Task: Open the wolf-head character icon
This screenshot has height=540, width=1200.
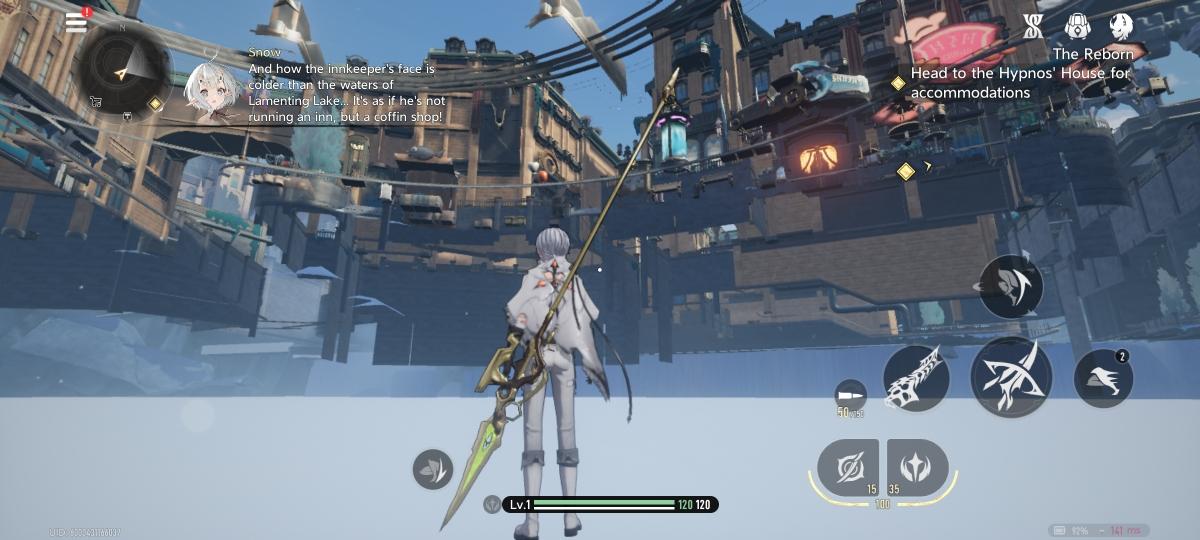Action: [x=1121, y=27]
